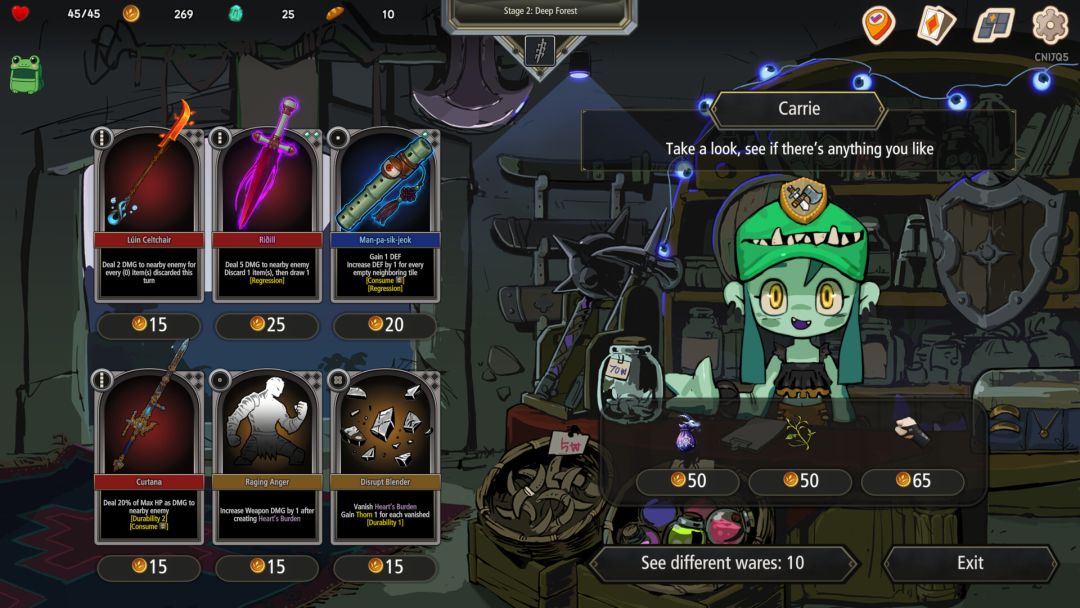
Task: Open the green frog backpack
Action: 25,74
